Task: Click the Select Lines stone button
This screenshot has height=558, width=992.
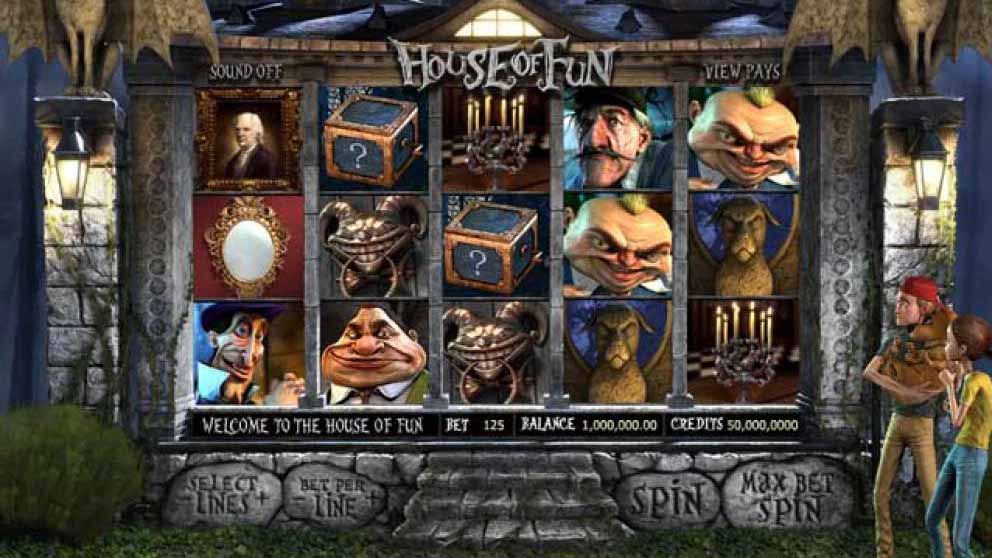Action: pos(222,494)
